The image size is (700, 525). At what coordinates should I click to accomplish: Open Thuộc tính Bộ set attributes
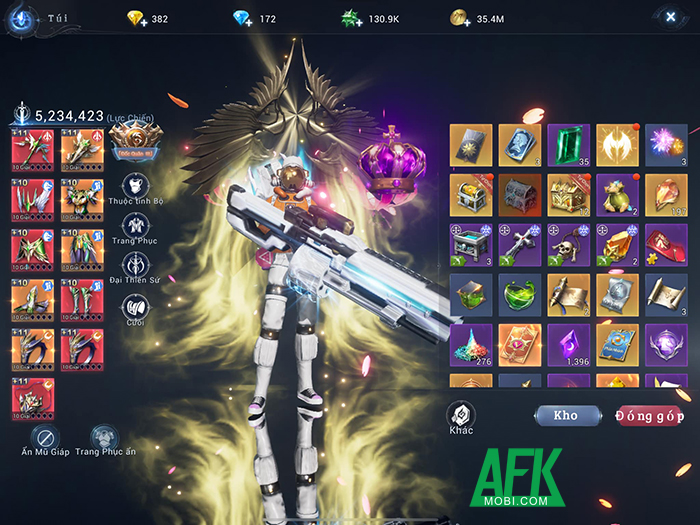click(x=136, y=187)
